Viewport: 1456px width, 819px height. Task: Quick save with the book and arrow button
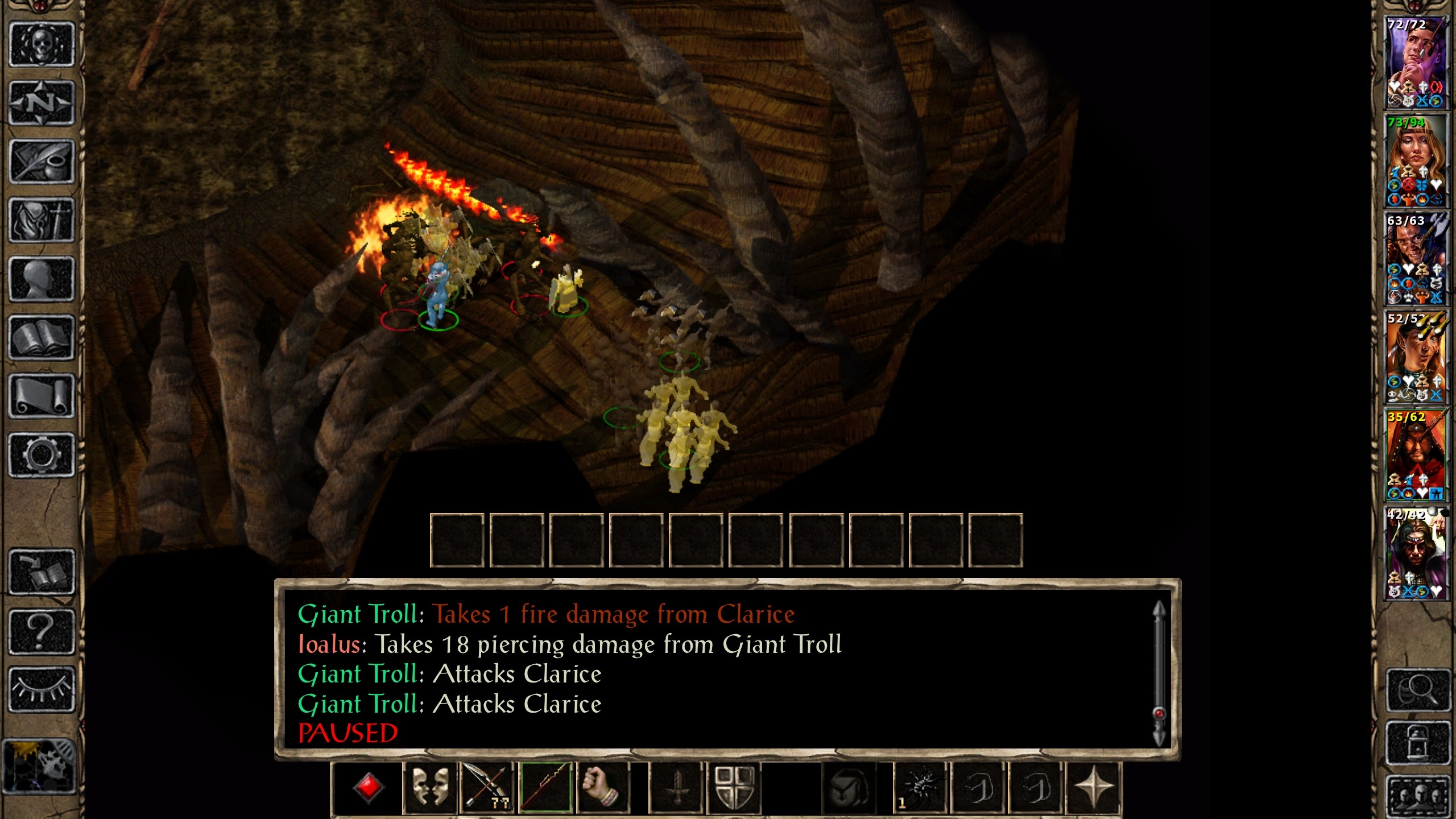[x=42, y=572]
